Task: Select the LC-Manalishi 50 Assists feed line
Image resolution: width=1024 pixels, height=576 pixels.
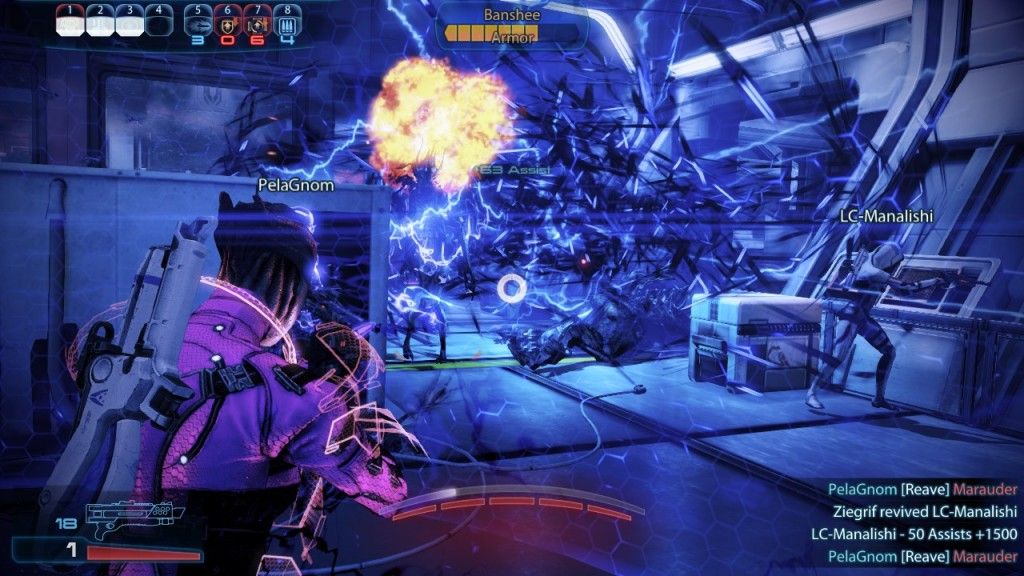Action: 914,533
